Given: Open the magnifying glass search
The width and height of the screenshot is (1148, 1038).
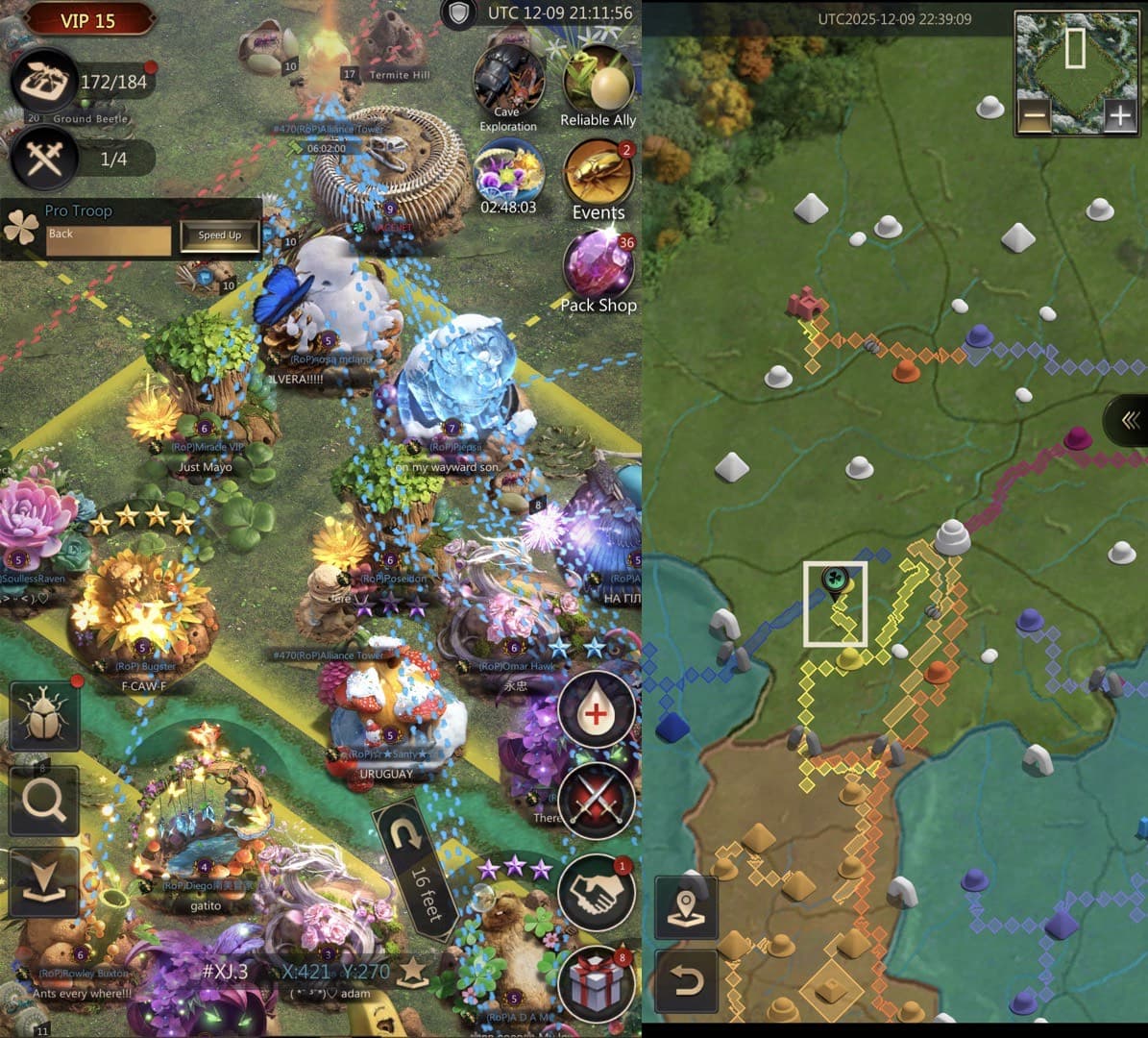Looking at the screenshot, I should pos(44,800).
